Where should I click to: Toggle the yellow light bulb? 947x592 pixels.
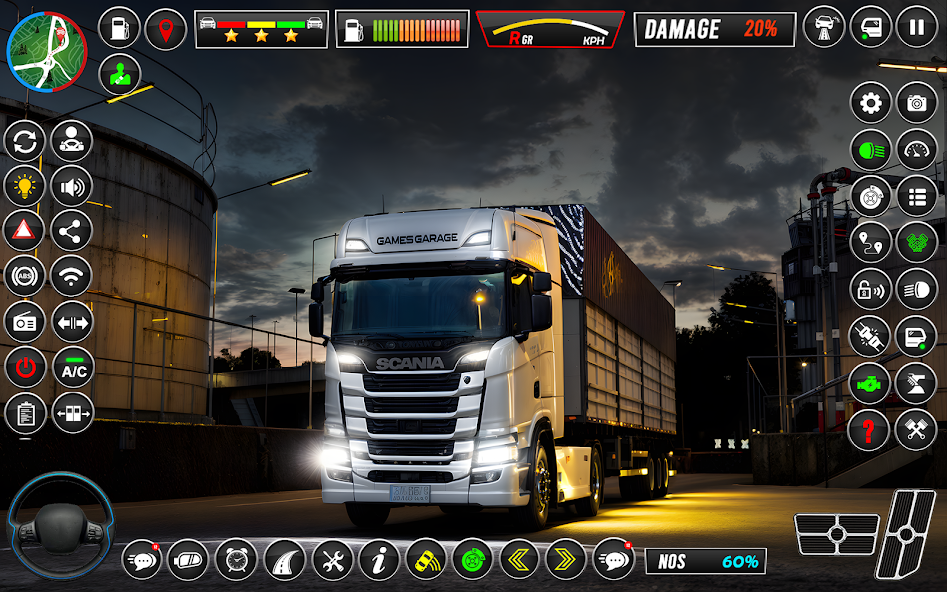coord(24,186)
